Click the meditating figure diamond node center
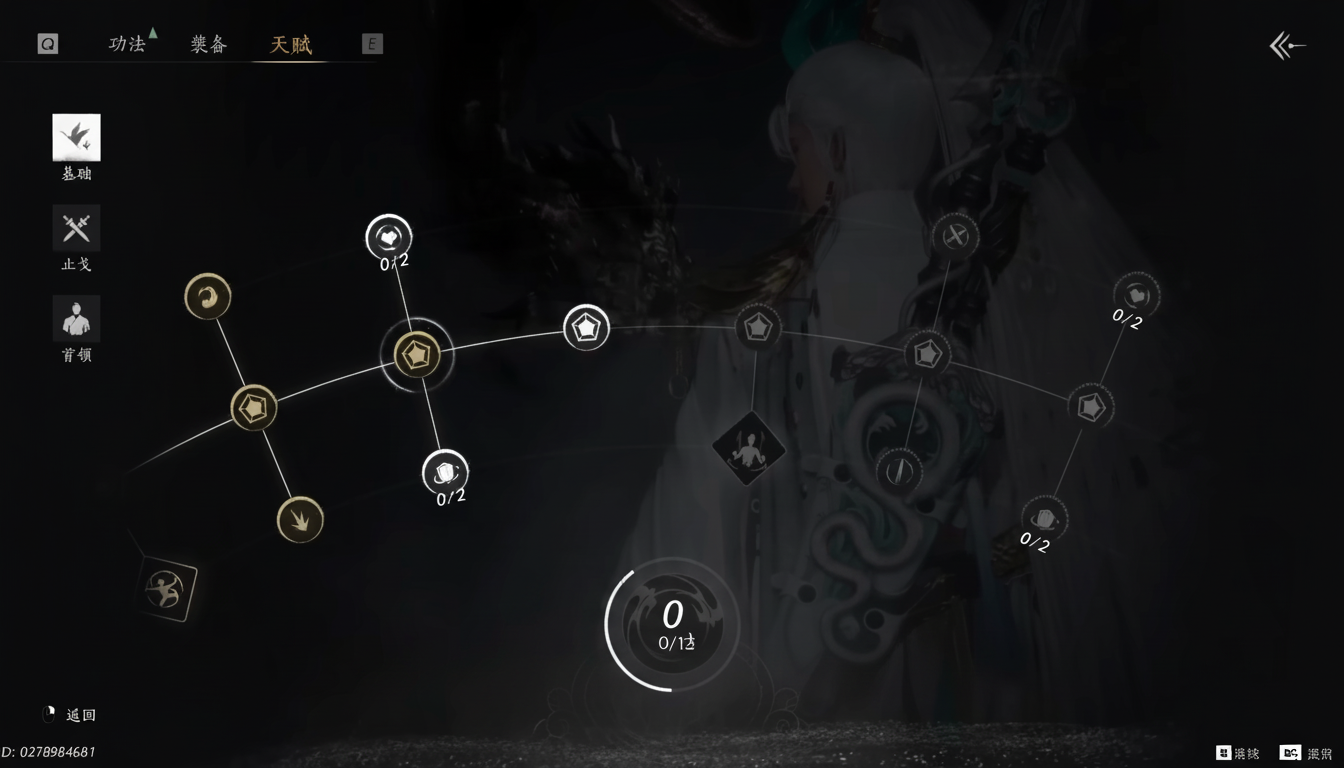 [748, 449]
